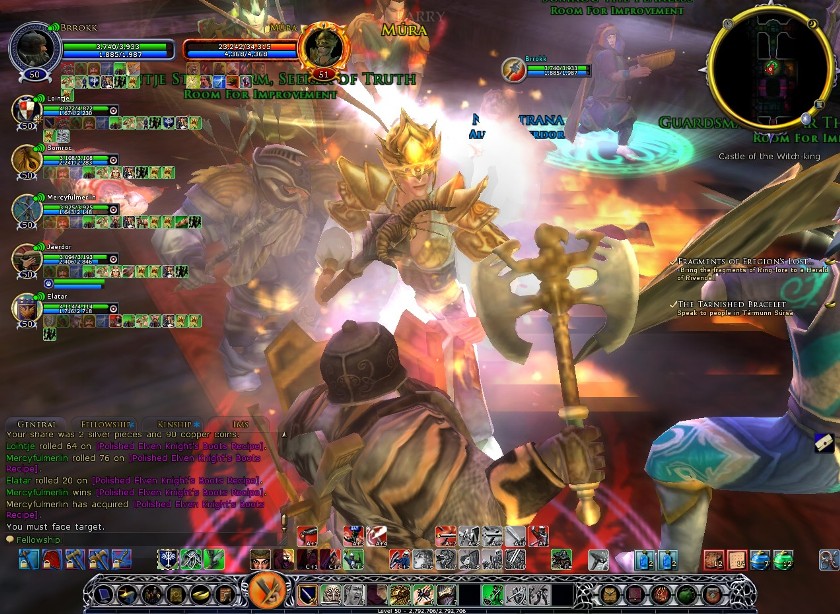
Task: Select Brrokk's own player portrait
Action: (35, 46)
